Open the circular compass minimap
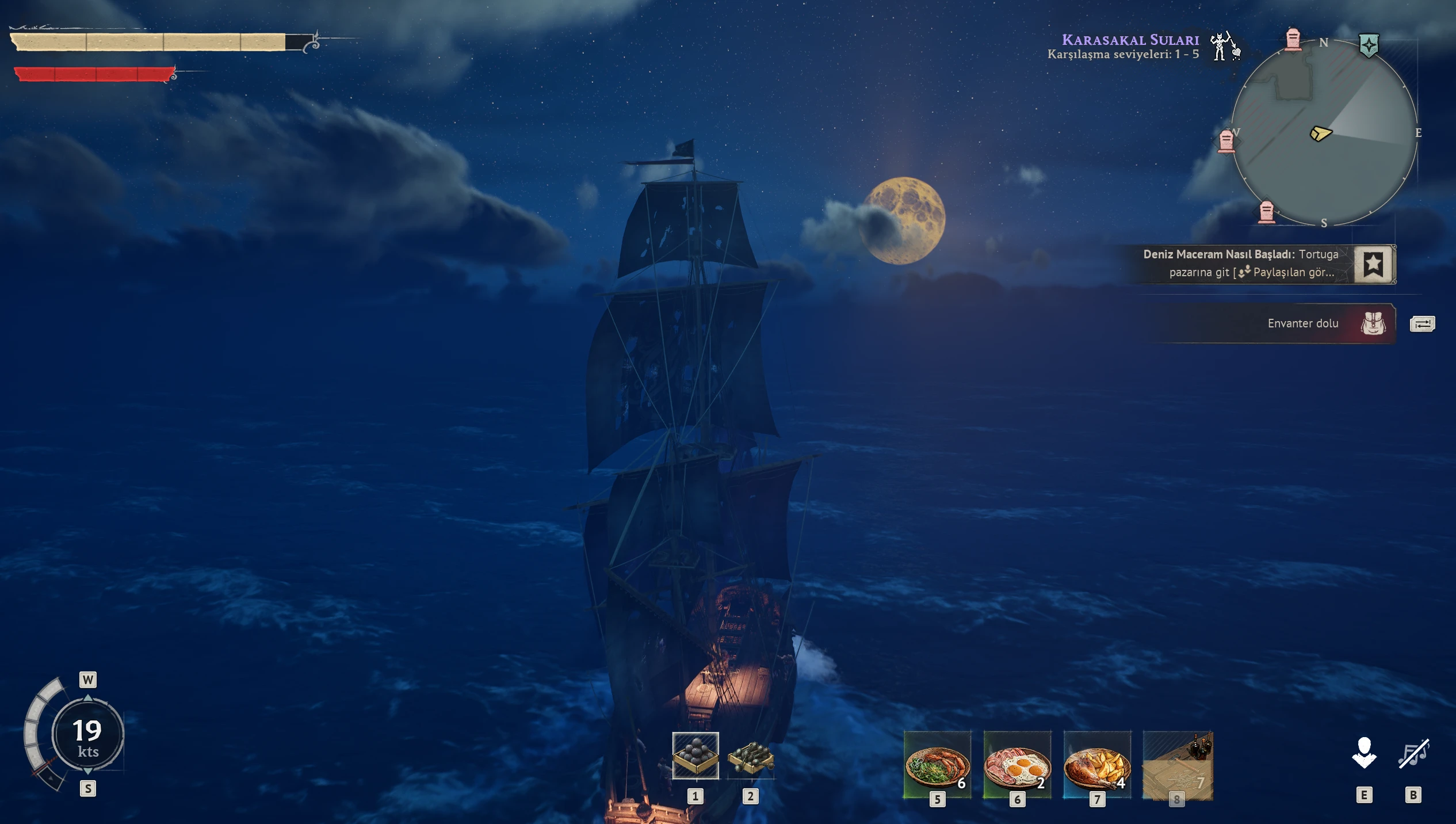Screen dimensions: 1456x824 [1323, 132]
